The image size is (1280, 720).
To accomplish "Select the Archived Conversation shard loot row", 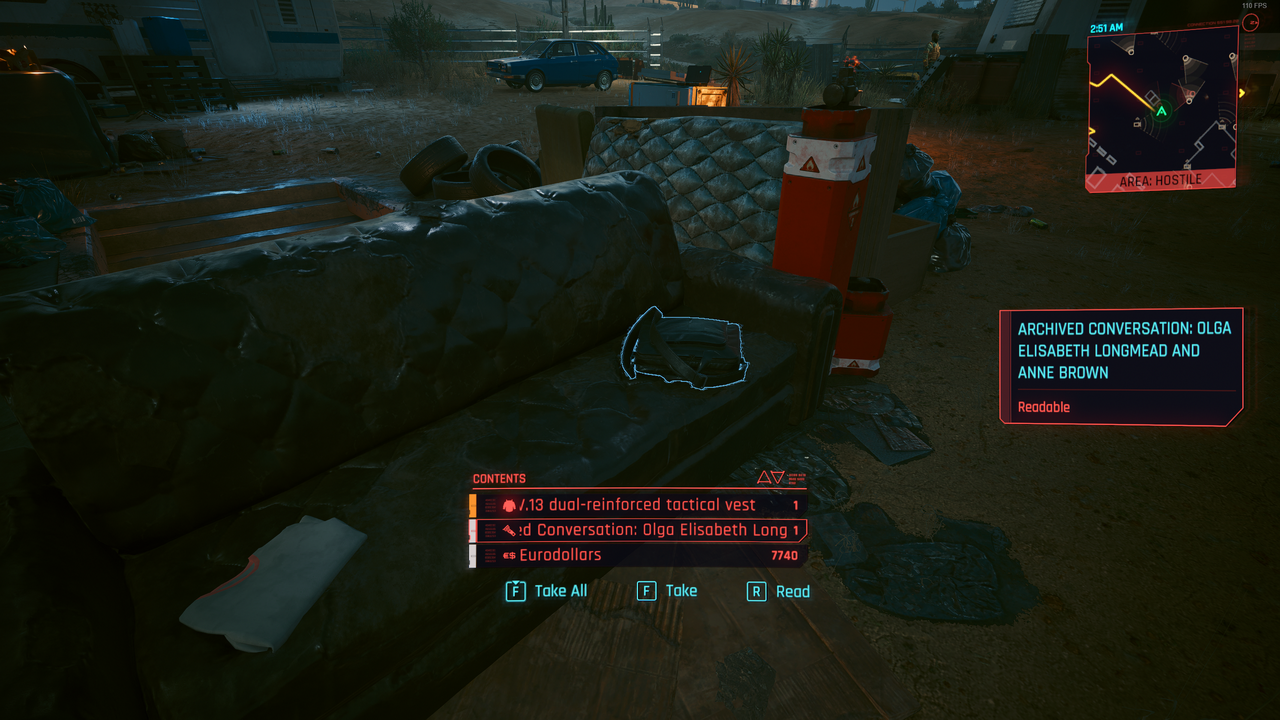I will [640, 530].
